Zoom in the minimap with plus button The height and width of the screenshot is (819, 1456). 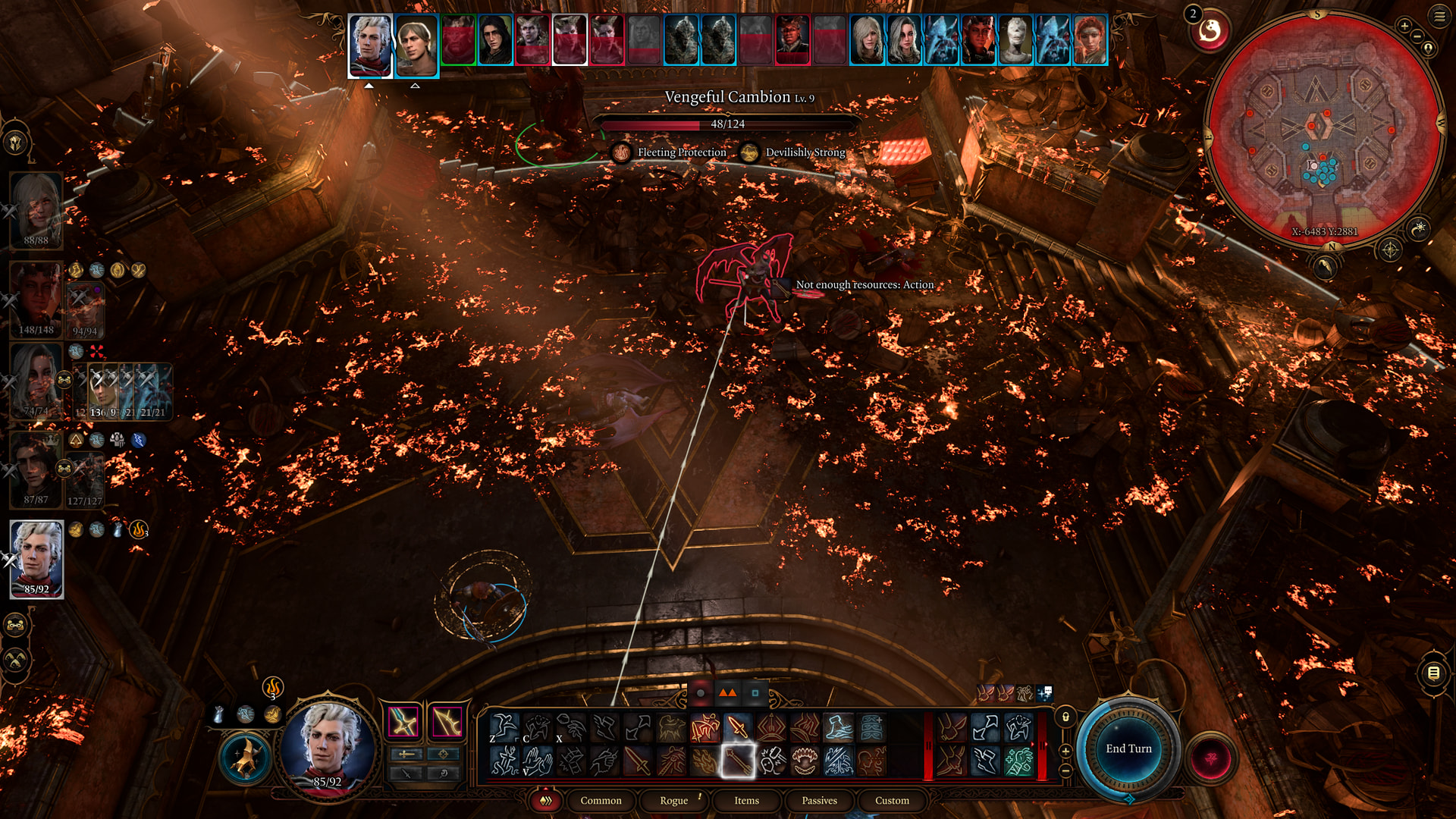click(x=1404, y=26)
